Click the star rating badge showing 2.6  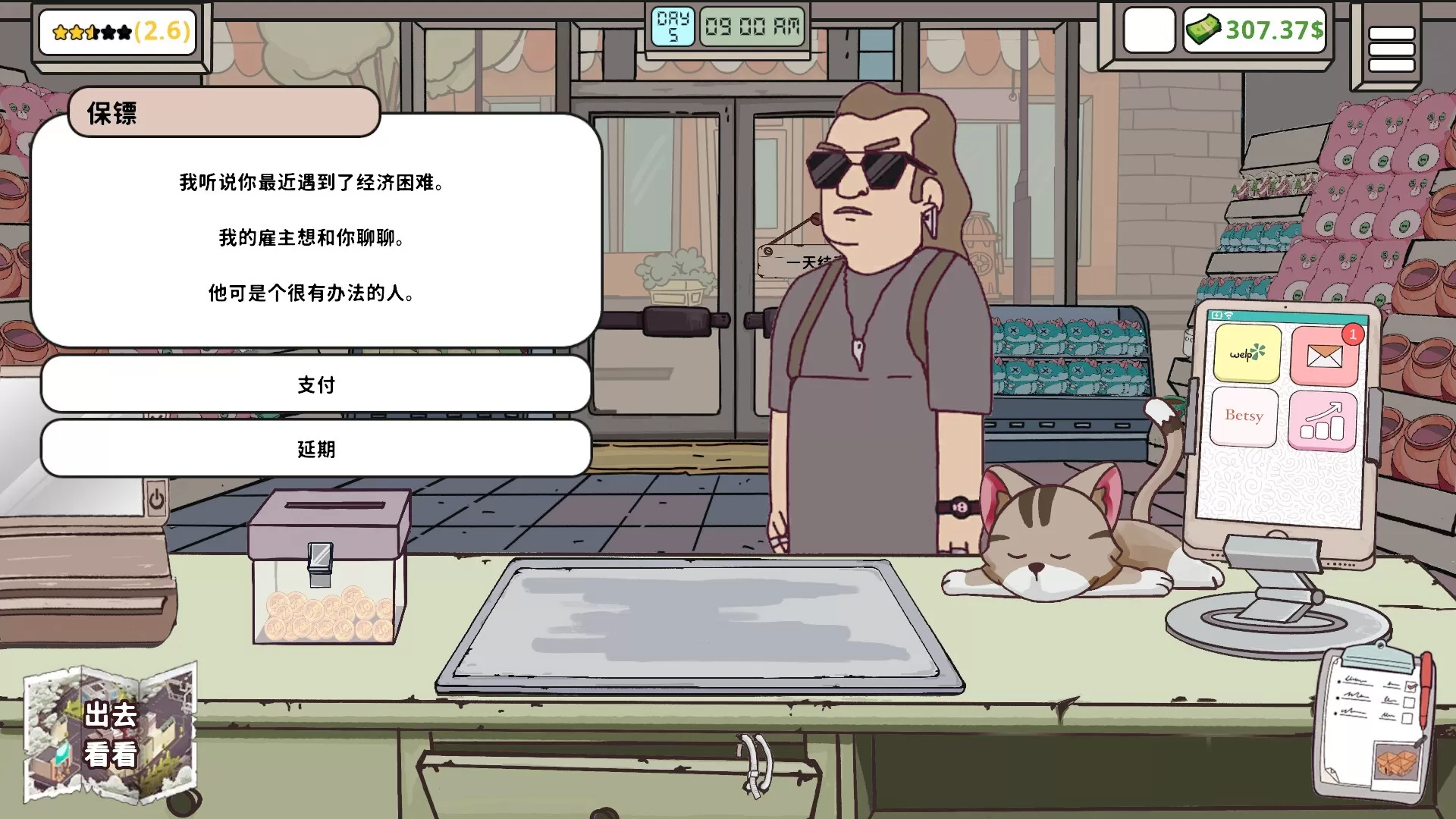coord(118,32)
